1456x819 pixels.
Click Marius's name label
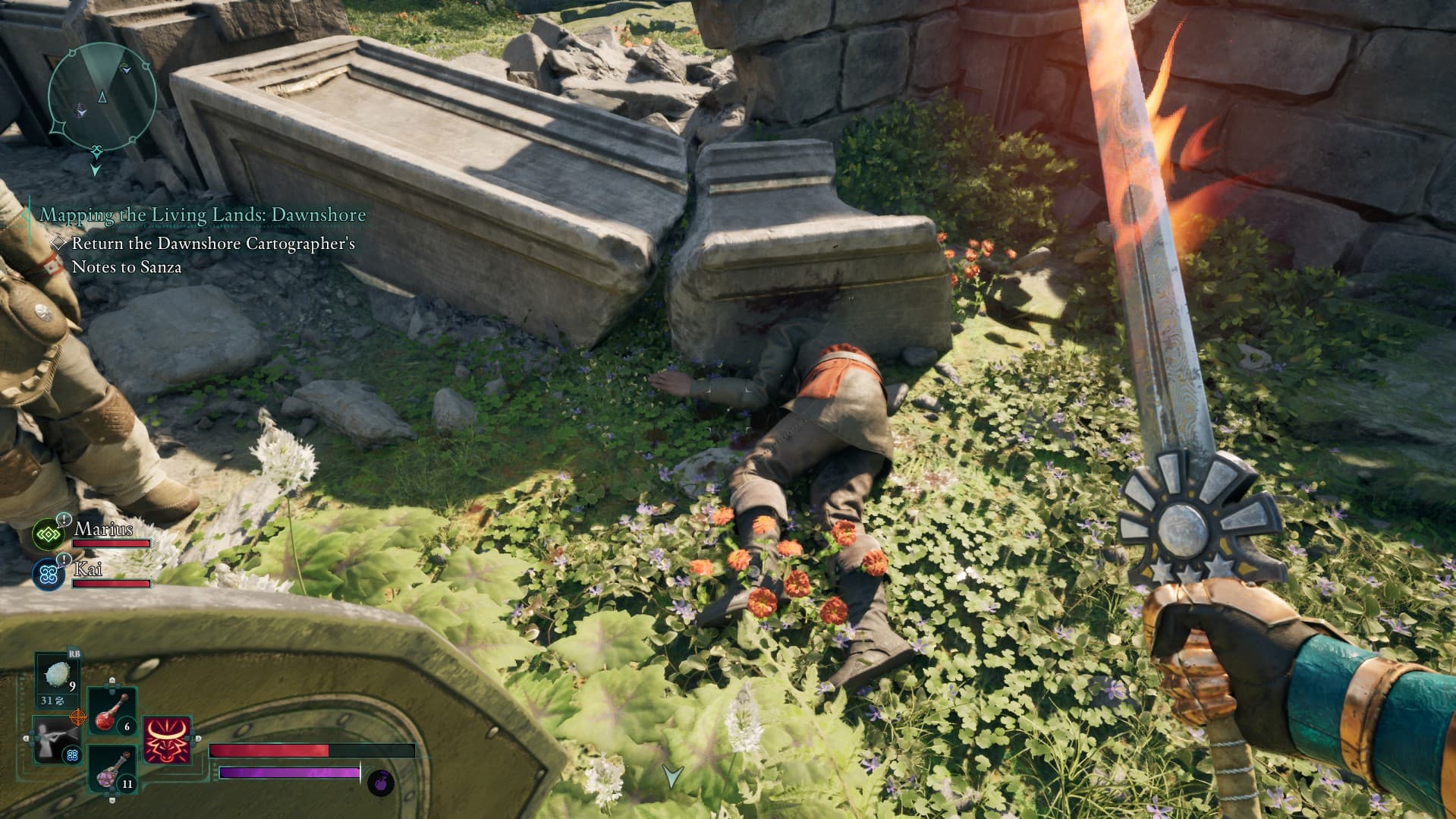point(103,531)
